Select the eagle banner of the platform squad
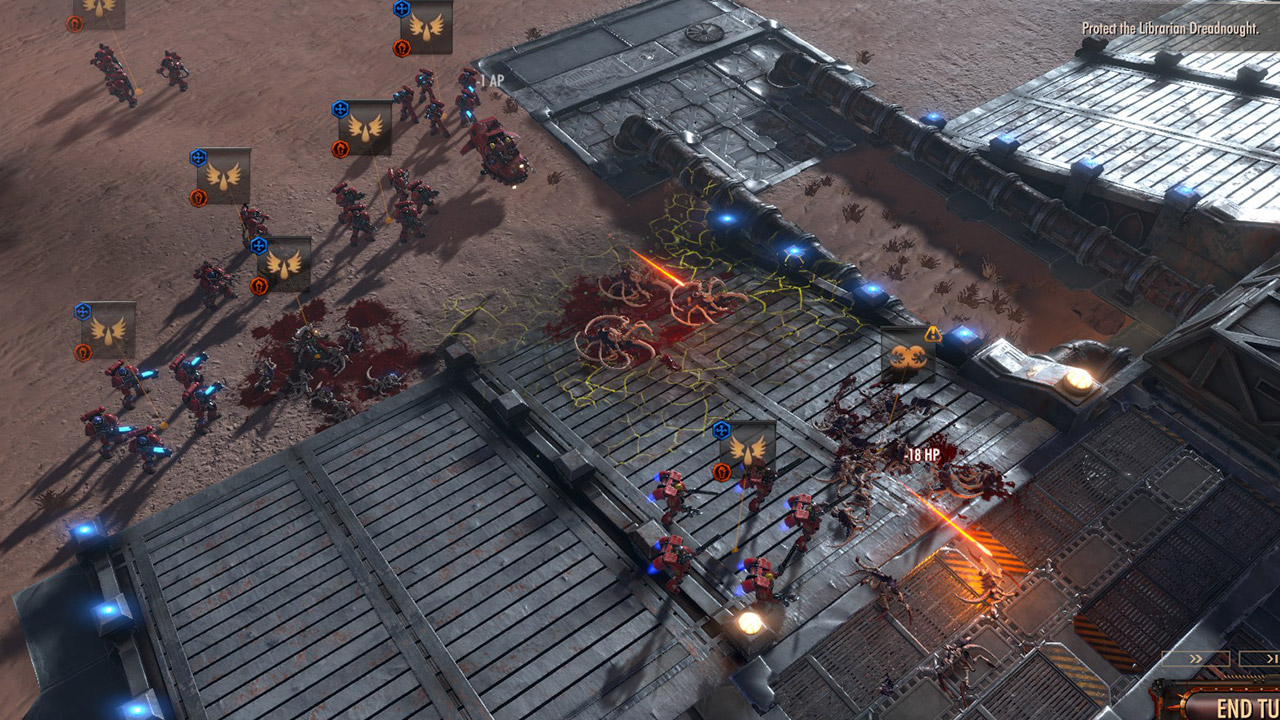The width and height of the screenshot is (1280, 720). pyautogui.click(x=749, y=450)
